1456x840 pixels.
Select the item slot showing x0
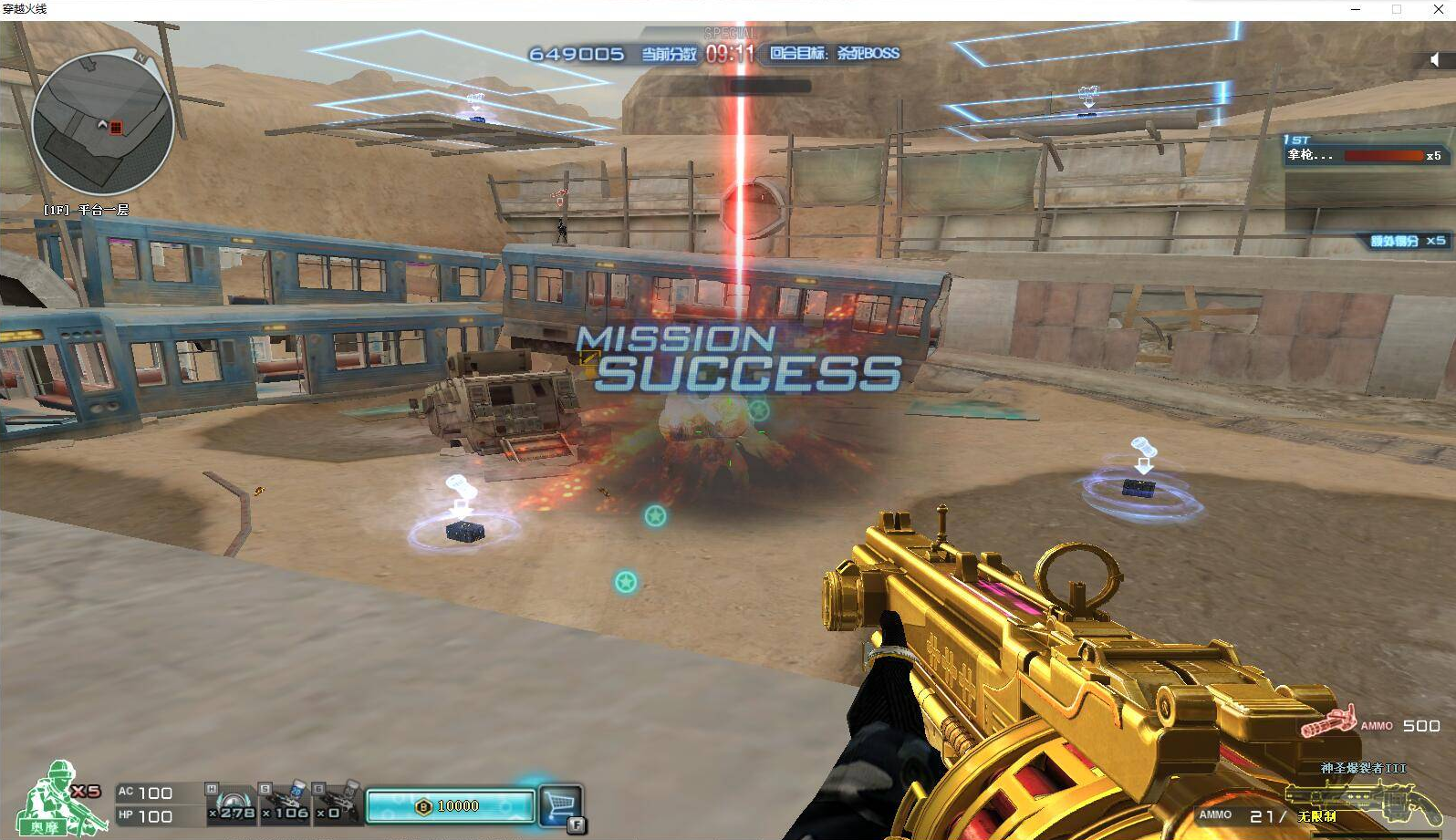pyautogui.click(x=336, y=802)
